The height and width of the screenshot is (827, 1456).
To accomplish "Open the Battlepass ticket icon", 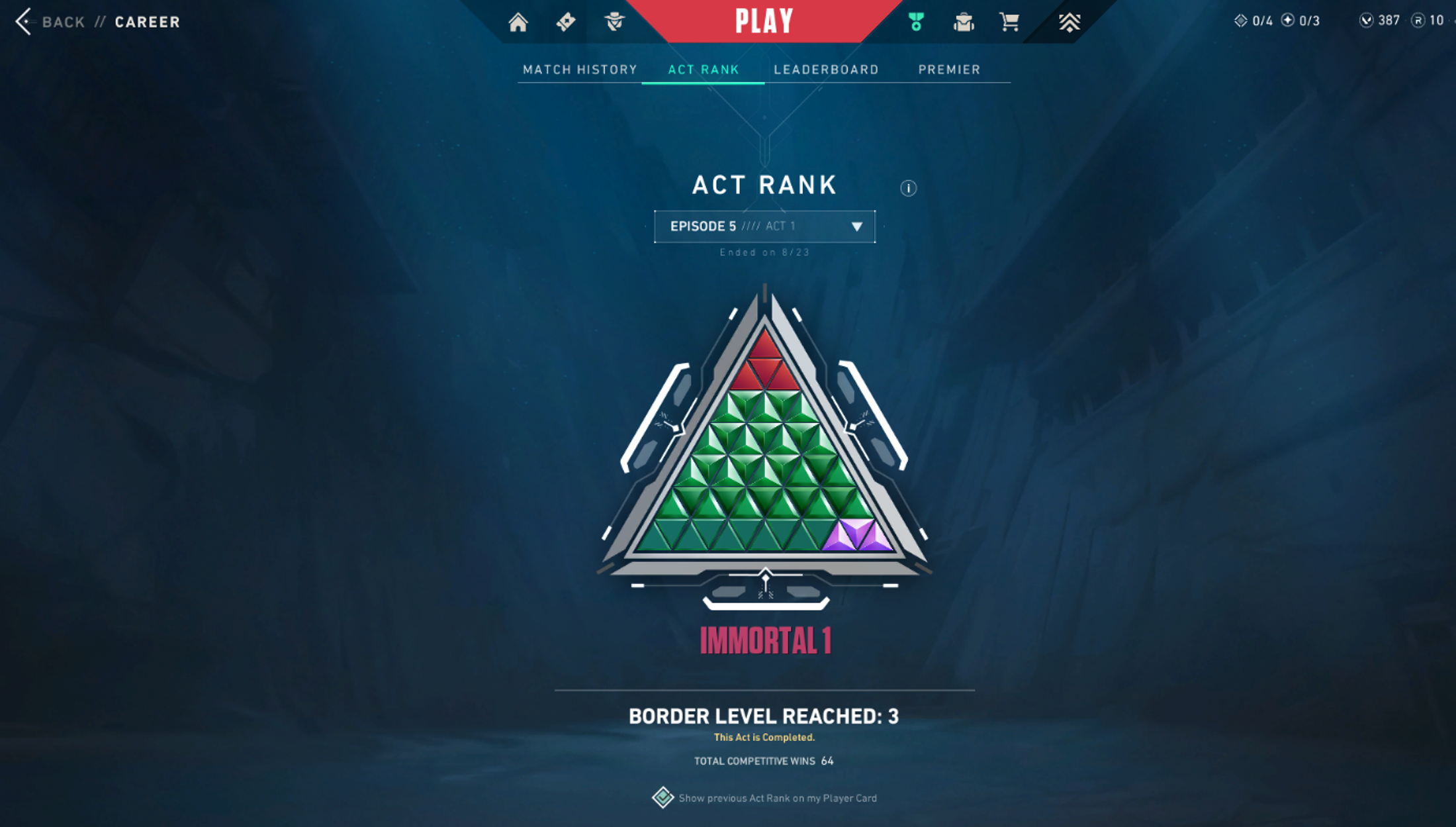I will 566,22.
